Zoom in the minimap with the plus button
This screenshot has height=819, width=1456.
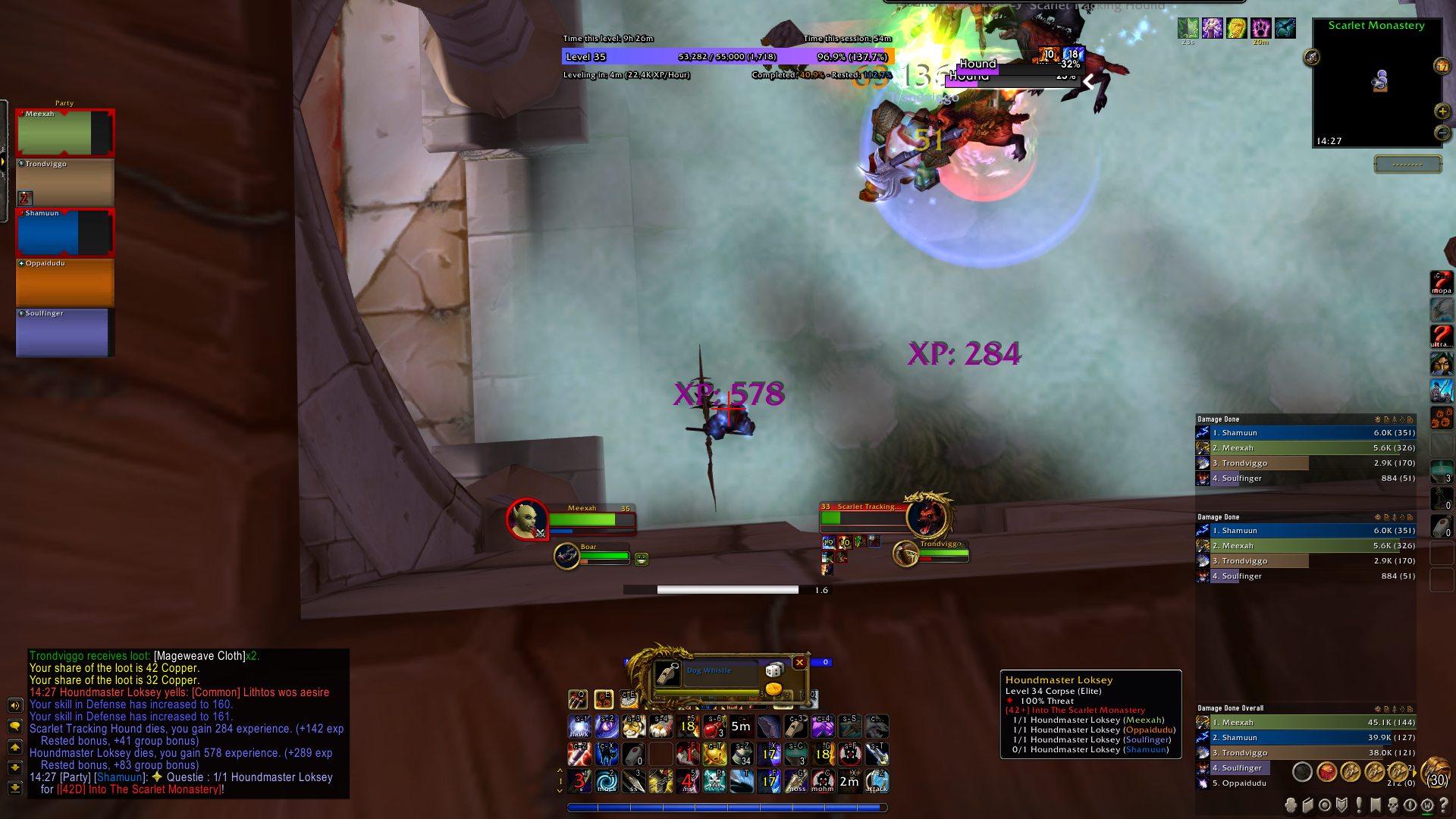(1442, 111)
